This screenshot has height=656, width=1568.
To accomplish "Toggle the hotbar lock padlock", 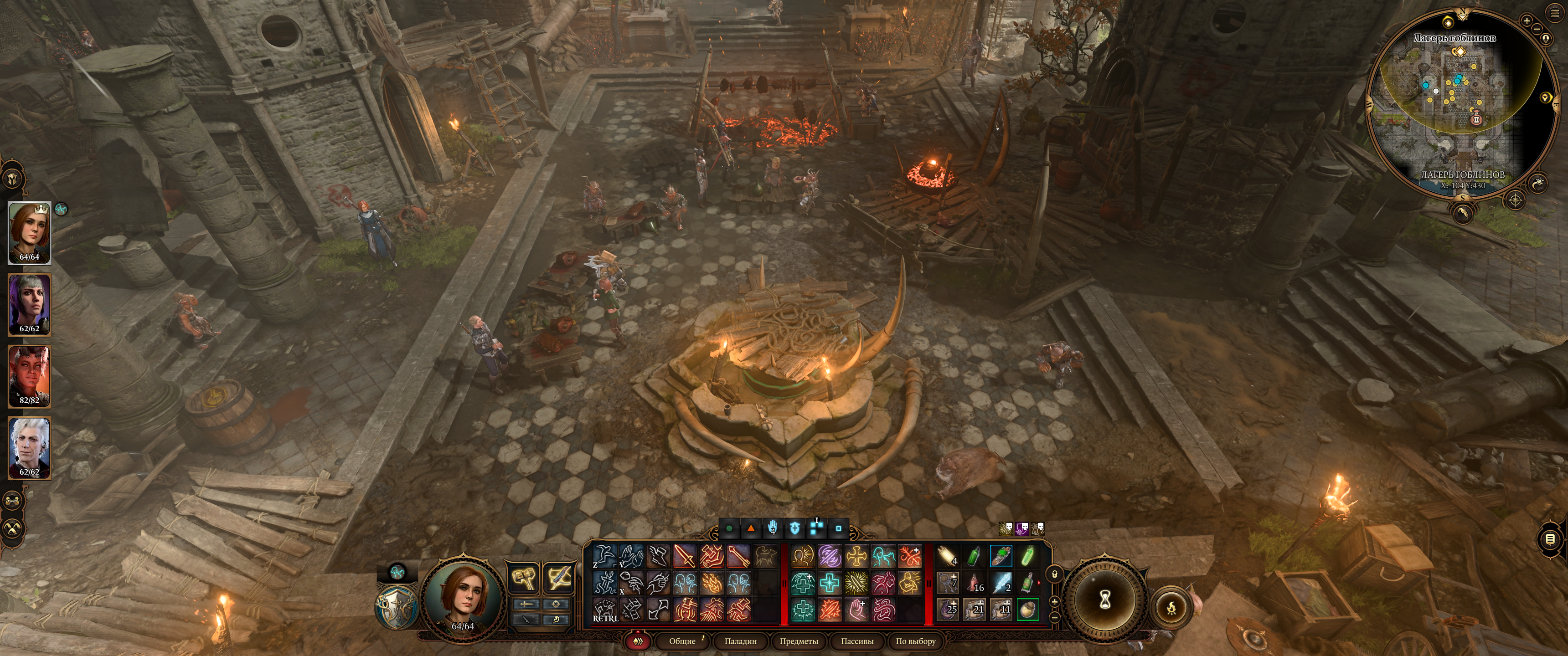I will pos(1055,573).
